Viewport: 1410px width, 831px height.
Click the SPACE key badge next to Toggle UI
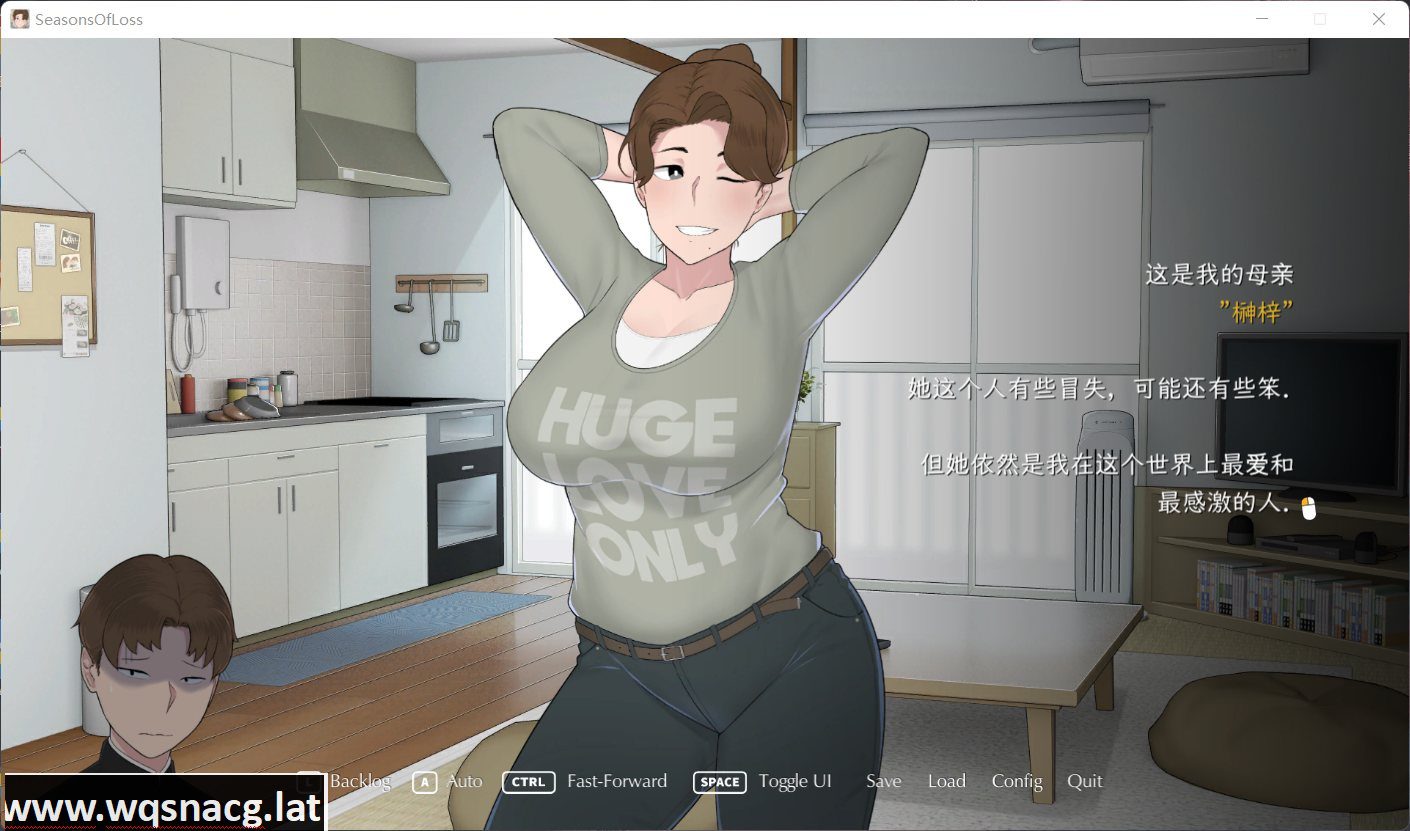click(719, 782)
